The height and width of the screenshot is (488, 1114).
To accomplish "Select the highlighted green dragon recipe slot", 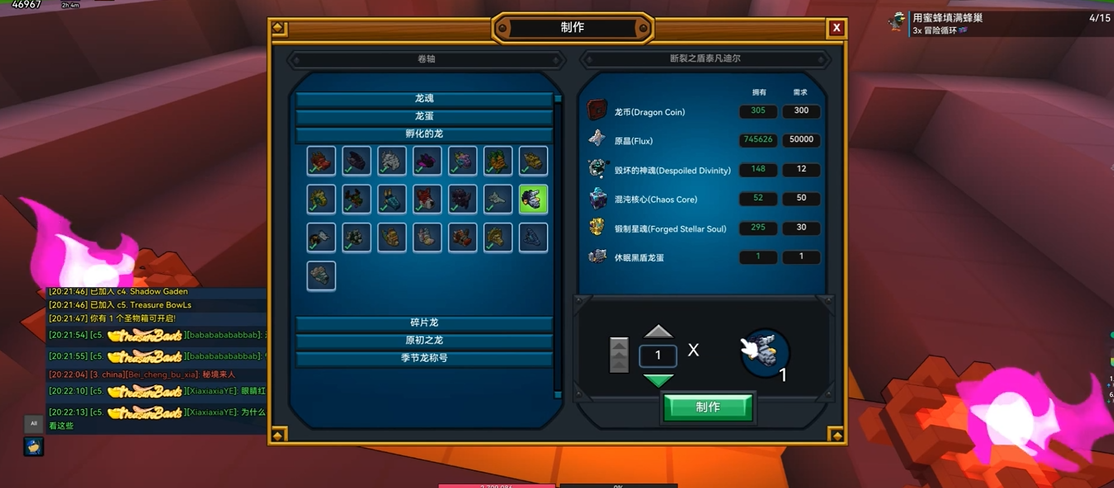I will (533, 198).
